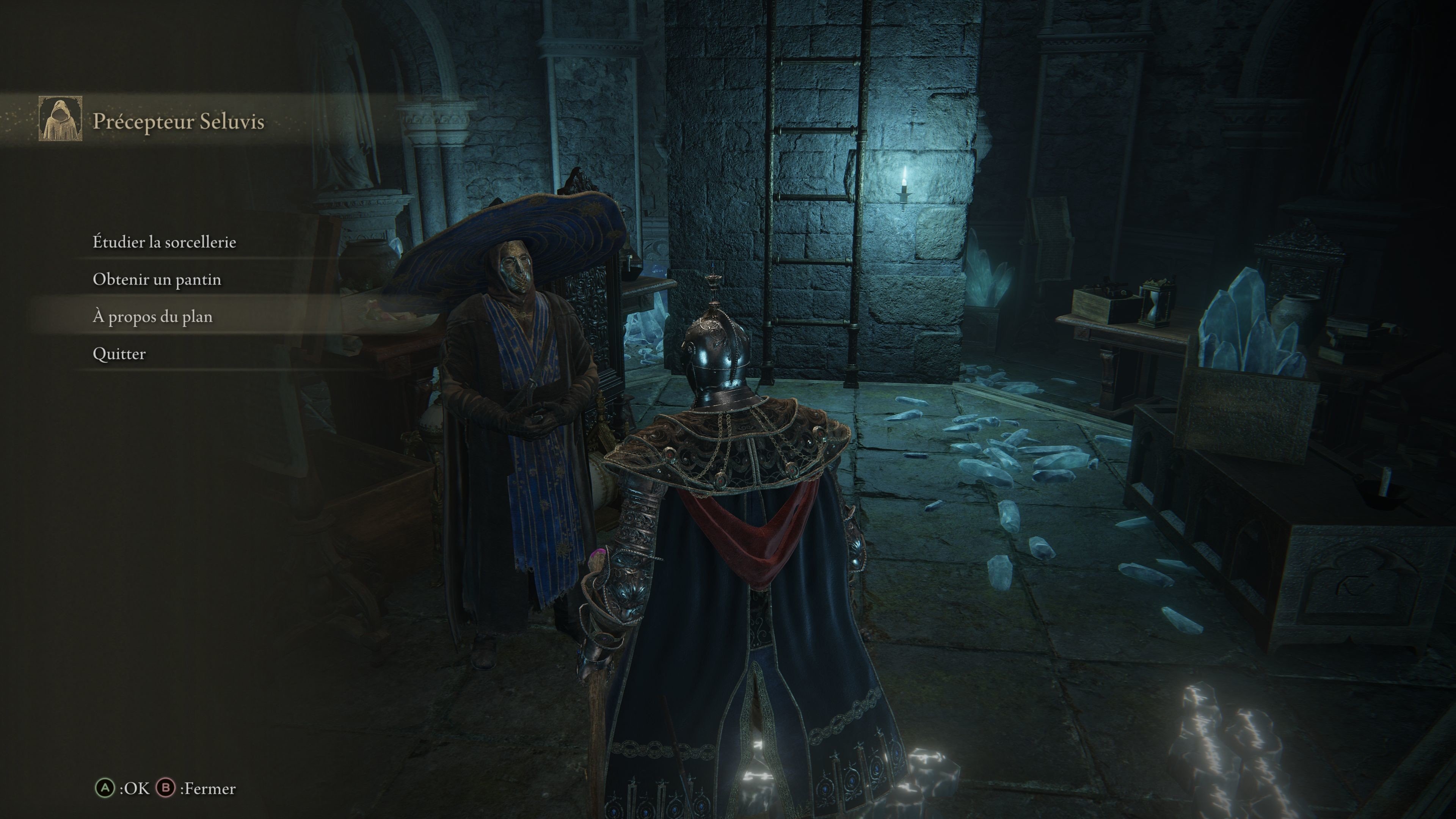1456x819 pixels.
Task: Select "Quitter" to leave dialogue
Action: coord(119,355)
